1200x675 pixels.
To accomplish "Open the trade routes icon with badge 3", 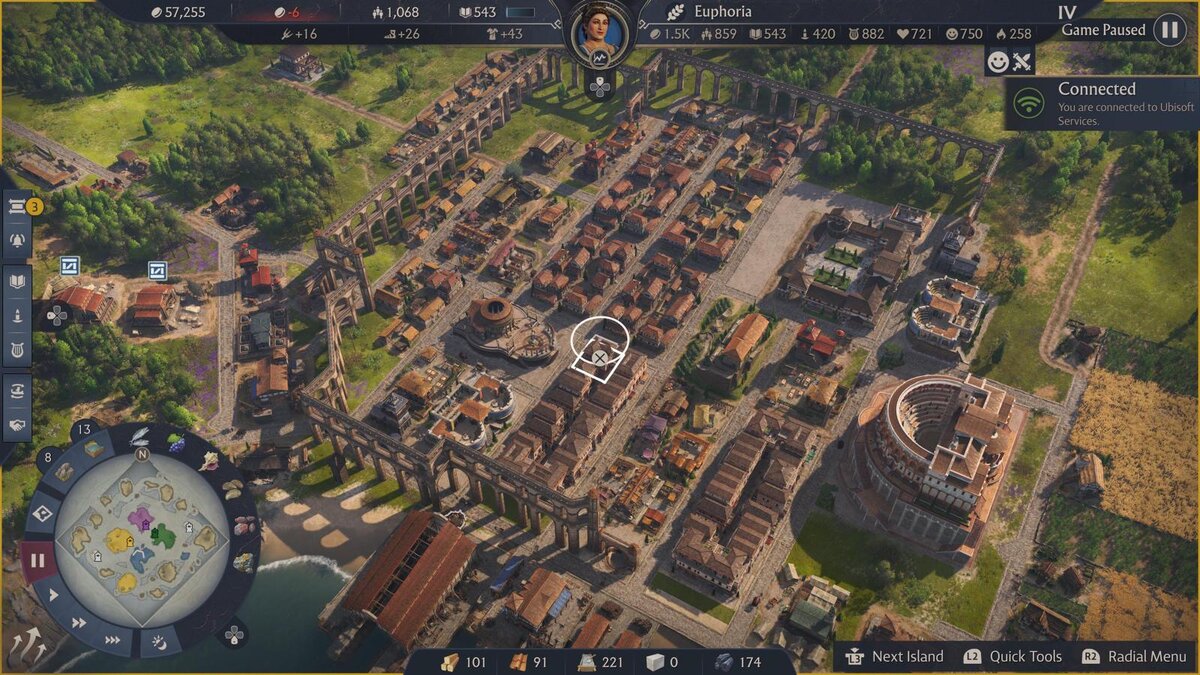I will click(x=17, y=208).
